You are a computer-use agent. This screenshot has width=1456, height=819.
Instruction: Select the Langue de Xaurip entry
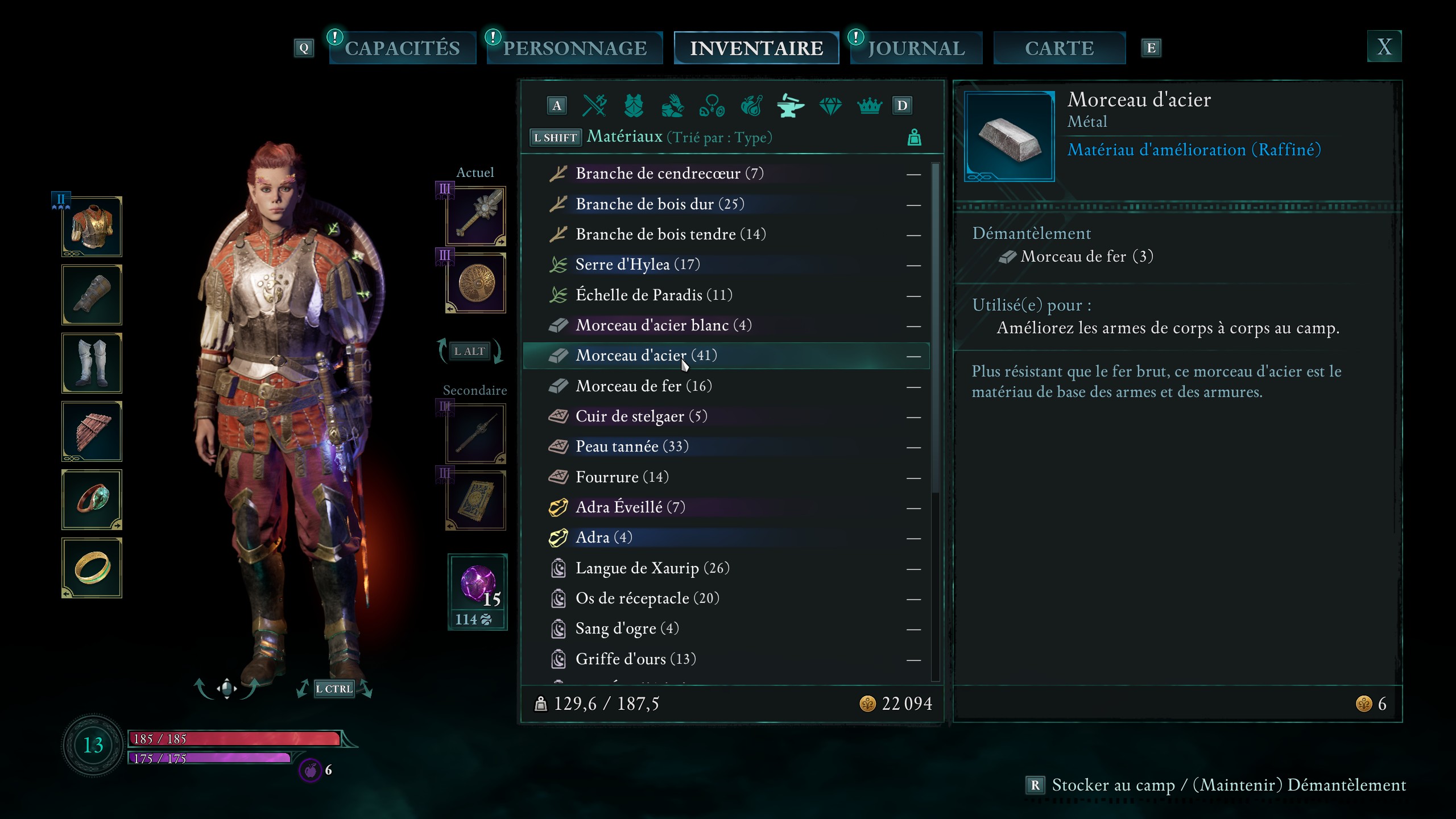652,568
